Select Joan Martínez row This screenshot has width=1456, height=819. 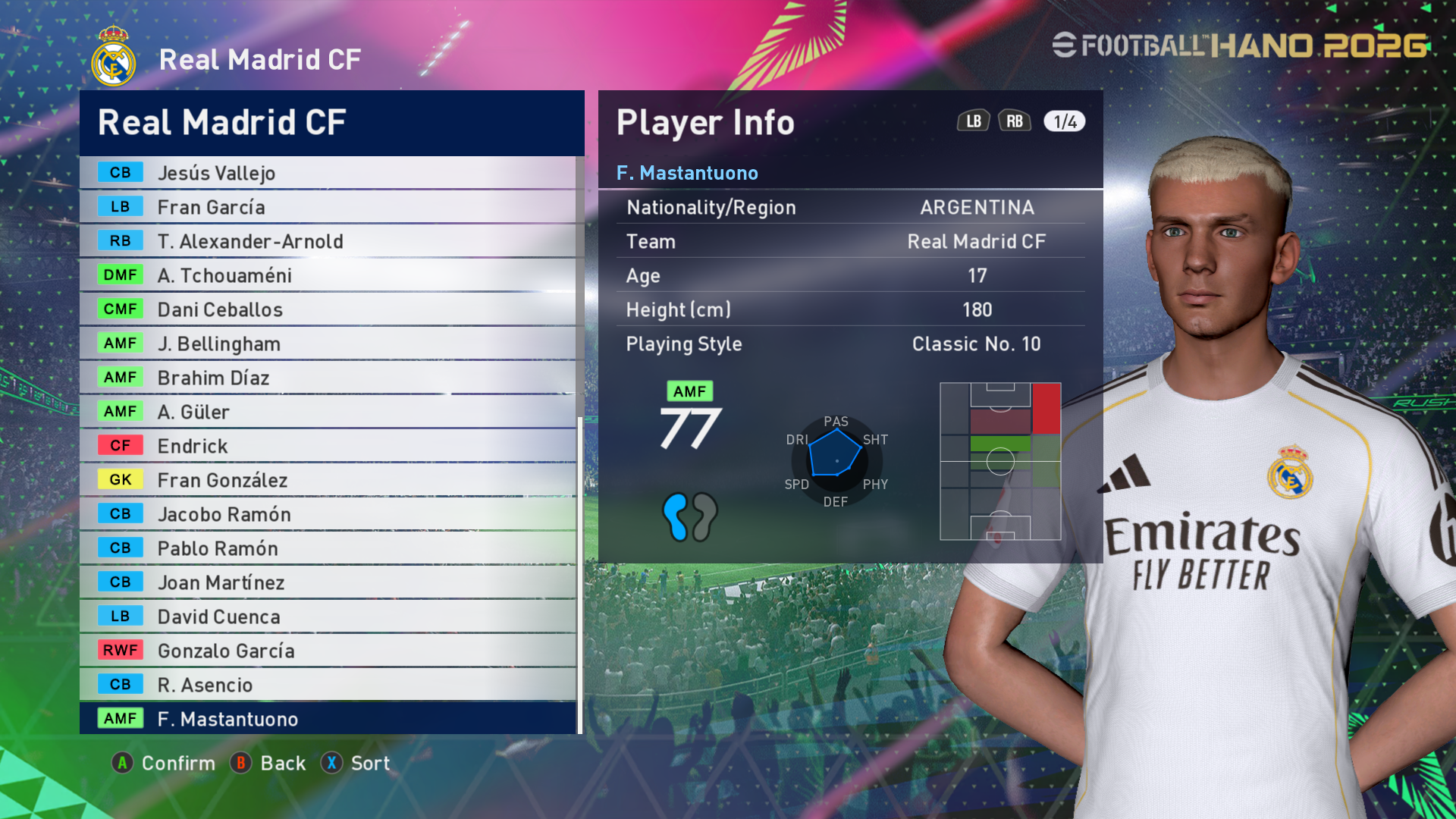328,582
